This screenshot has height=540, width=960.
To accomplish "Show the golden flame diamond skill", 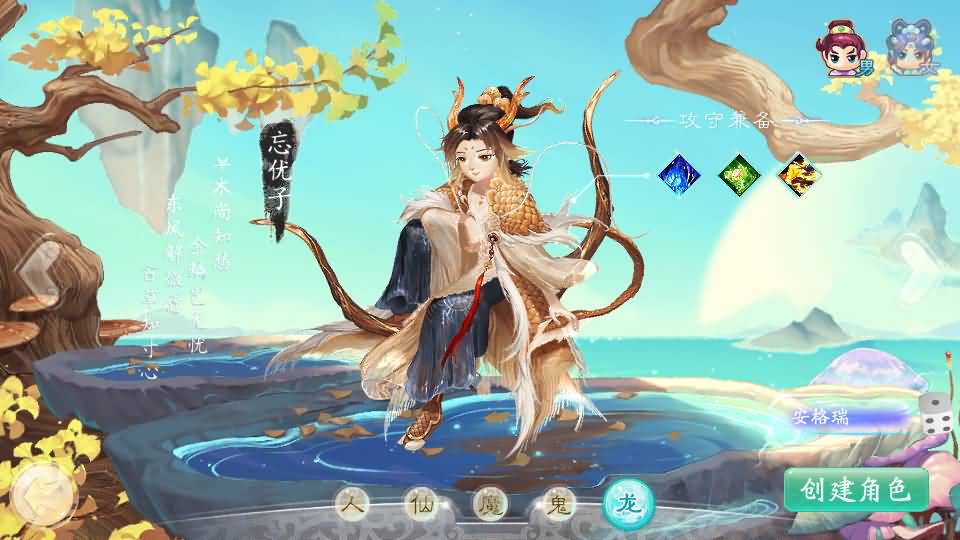I will [800, 175].
